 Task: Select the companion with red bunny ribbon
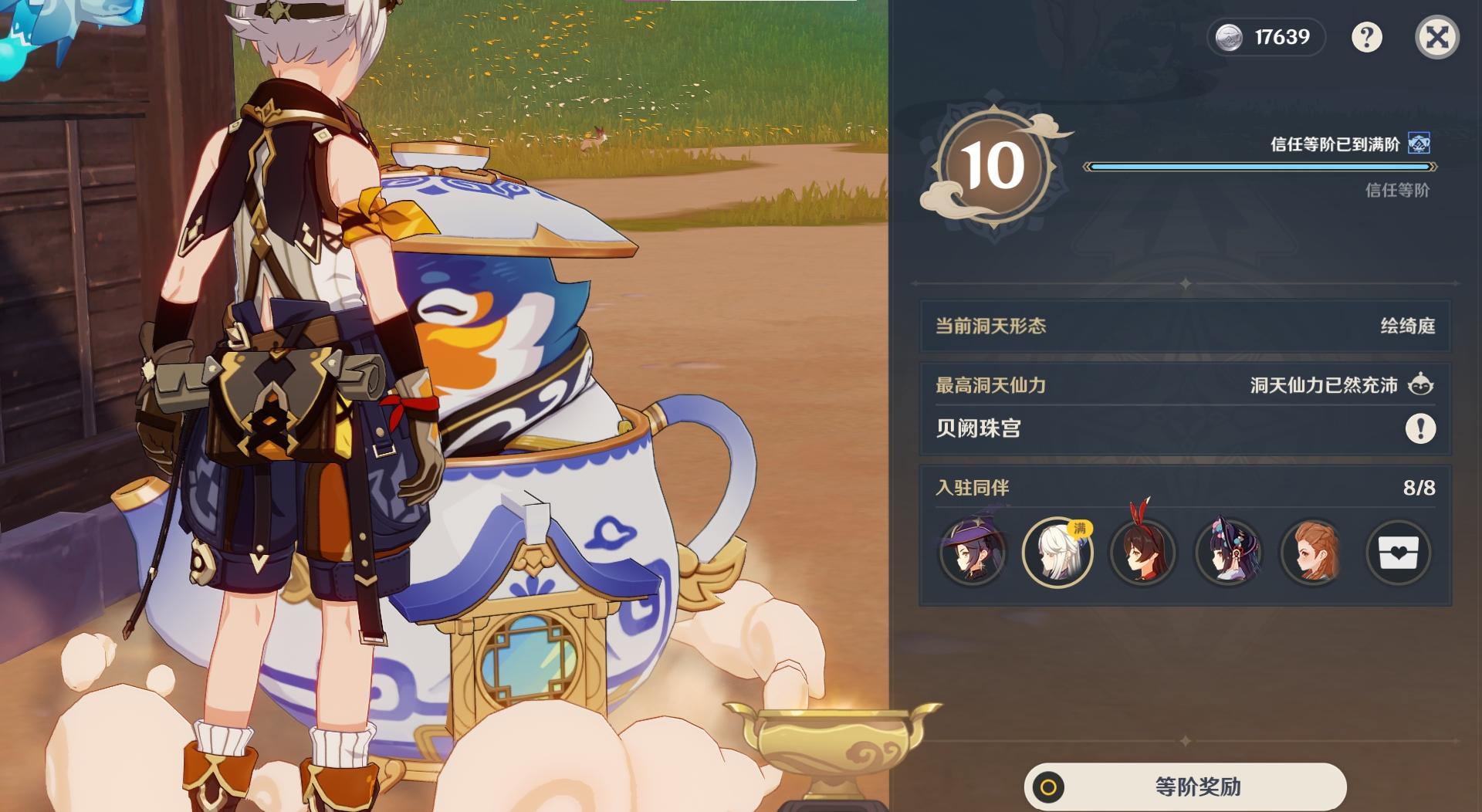pyautogui.click(x=1142, y=553)
